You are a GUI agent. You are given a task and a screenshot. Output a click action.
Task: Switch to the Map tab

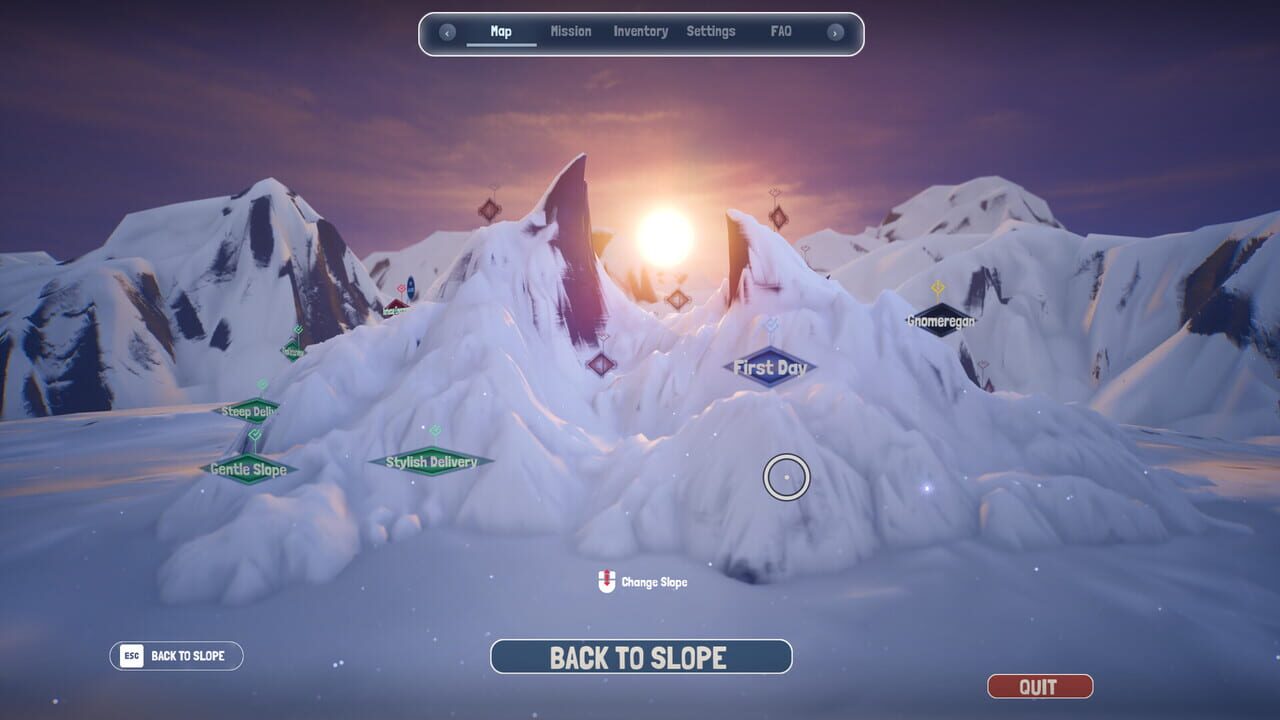(501, 32)
